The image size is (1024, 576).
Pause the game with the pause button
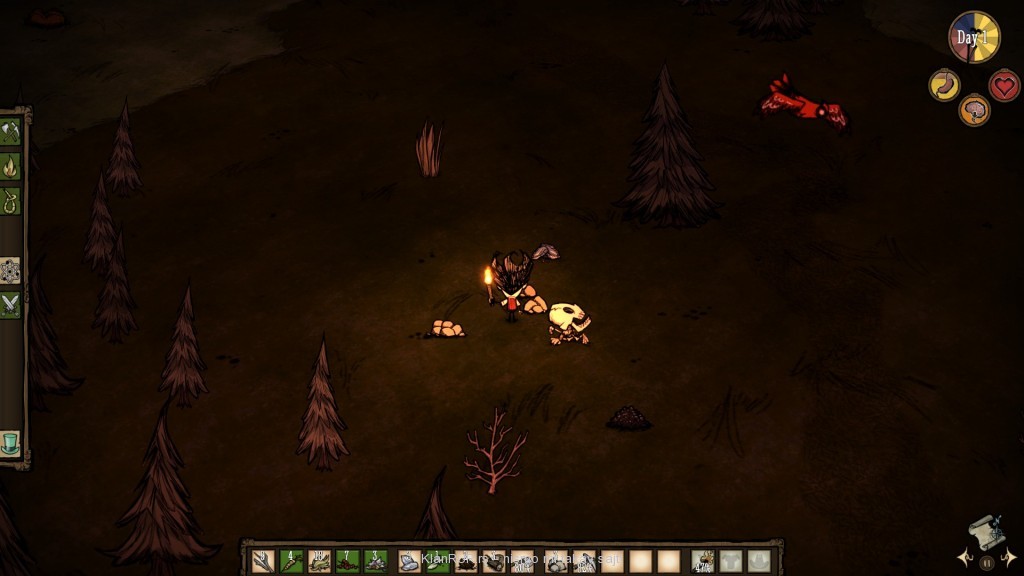(x=987, y=563)
